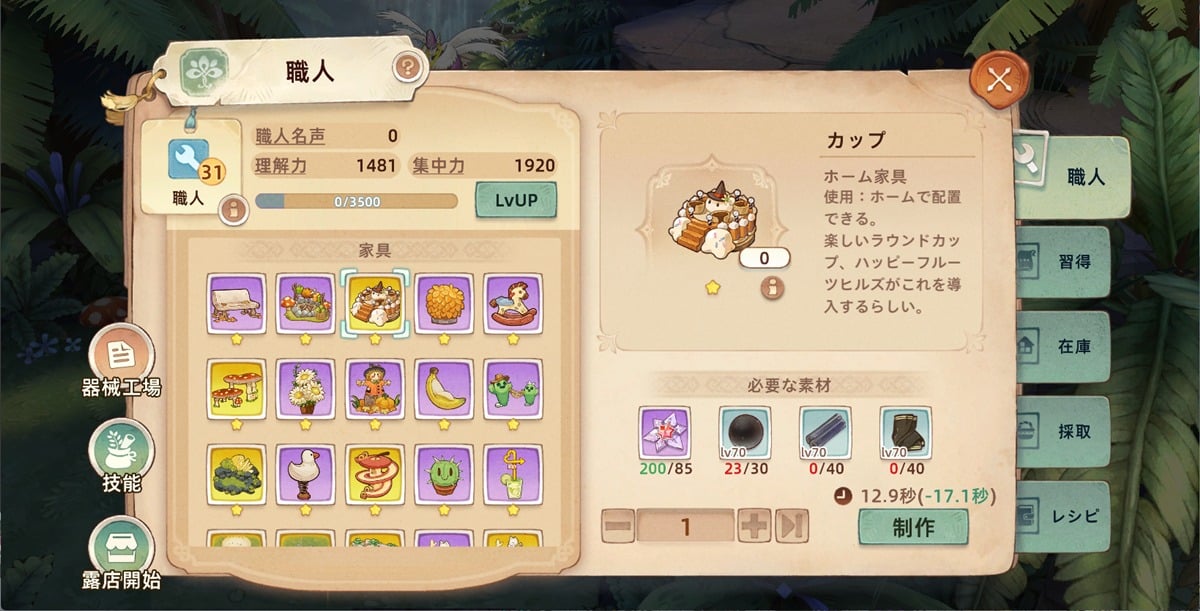Select the white bench furniture recipe

point(237,303)
